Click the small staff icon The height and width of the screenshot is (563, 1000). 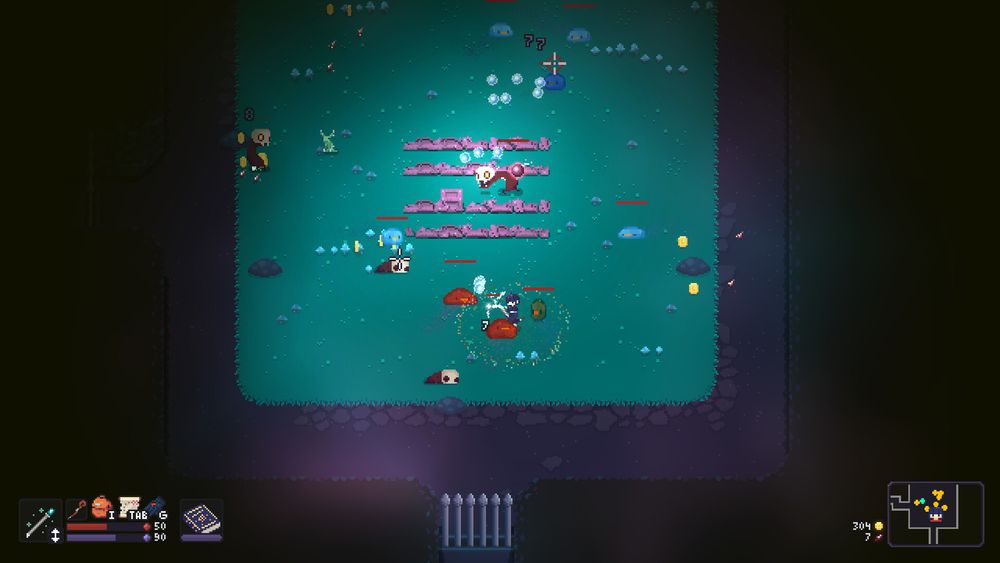(77, 509)
